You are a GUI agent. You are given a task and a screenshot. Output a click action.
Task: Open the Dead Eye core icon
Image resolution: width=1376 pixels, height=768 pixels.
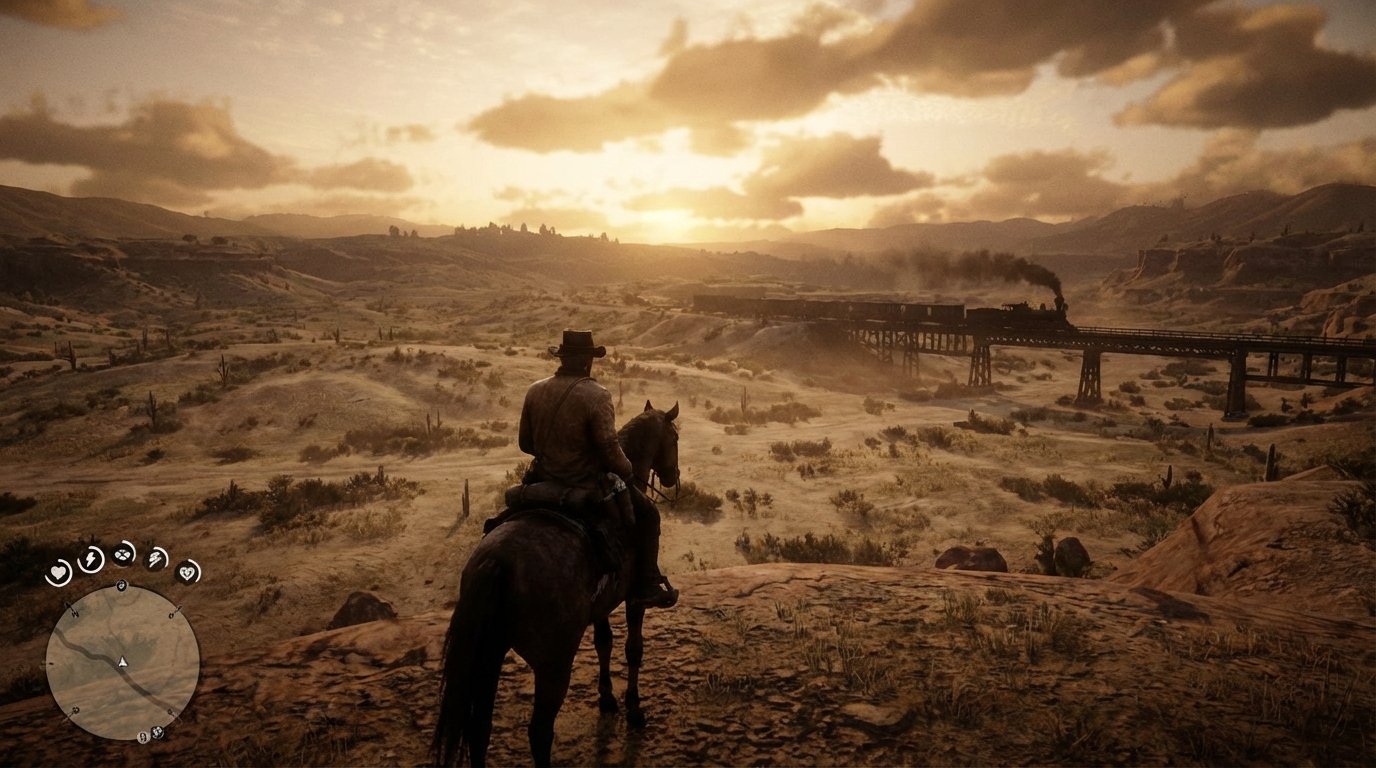point(123,555)
